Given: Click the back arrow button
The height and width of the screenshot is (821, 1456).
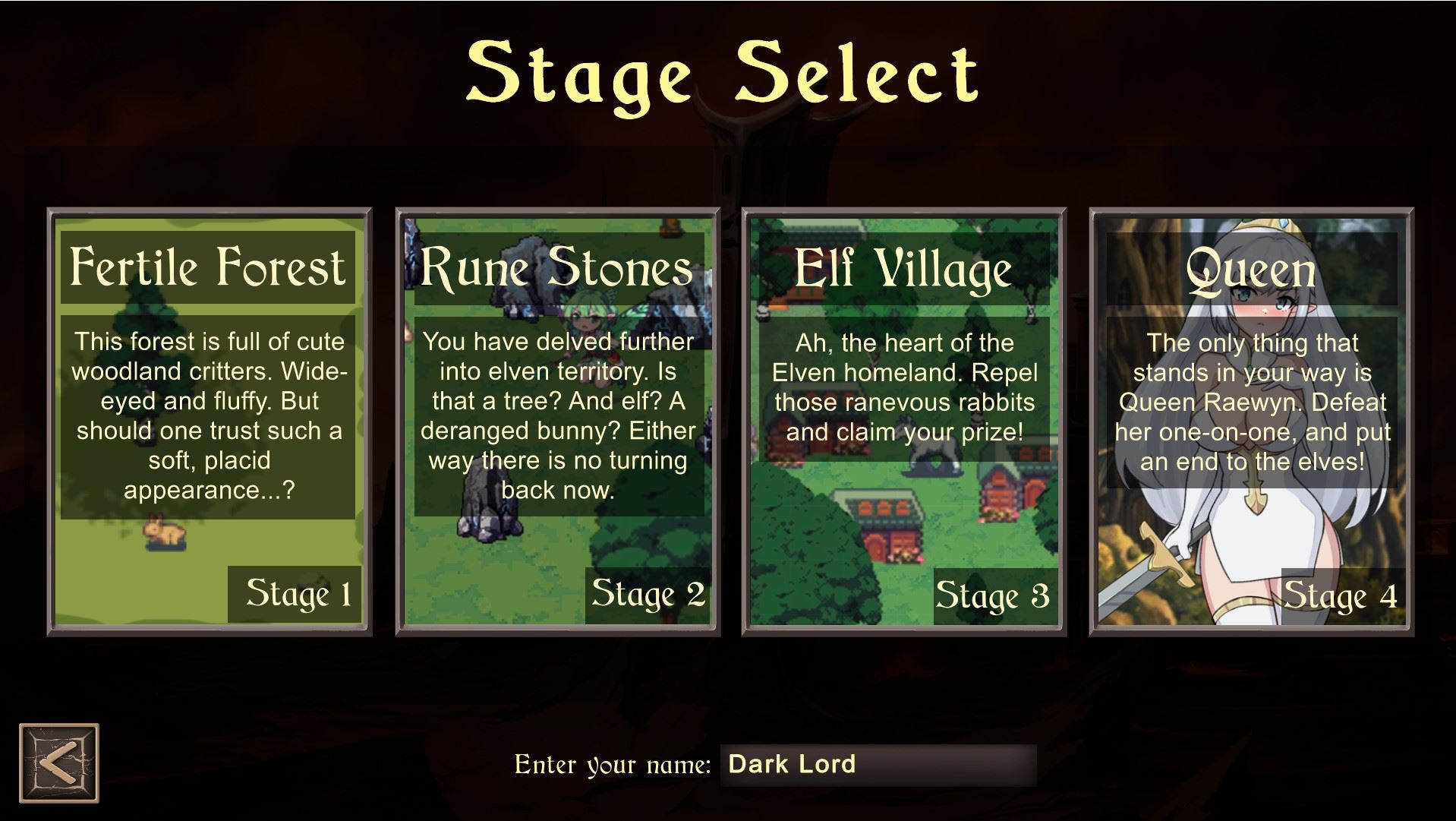Looking at the screenshot, I should 59,763.
